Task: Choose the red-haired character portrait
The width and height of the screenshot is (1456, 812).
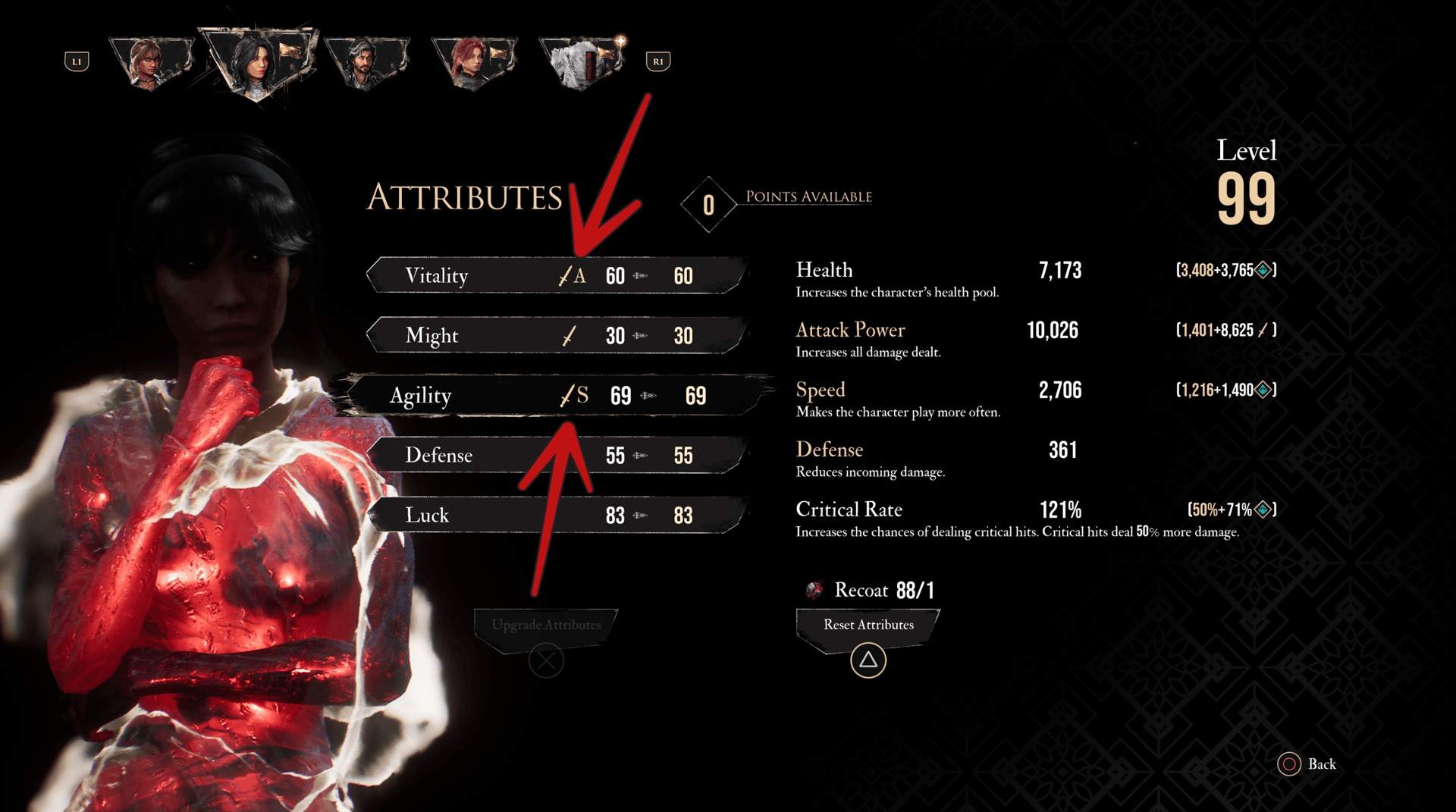Action: pos(473,62)
